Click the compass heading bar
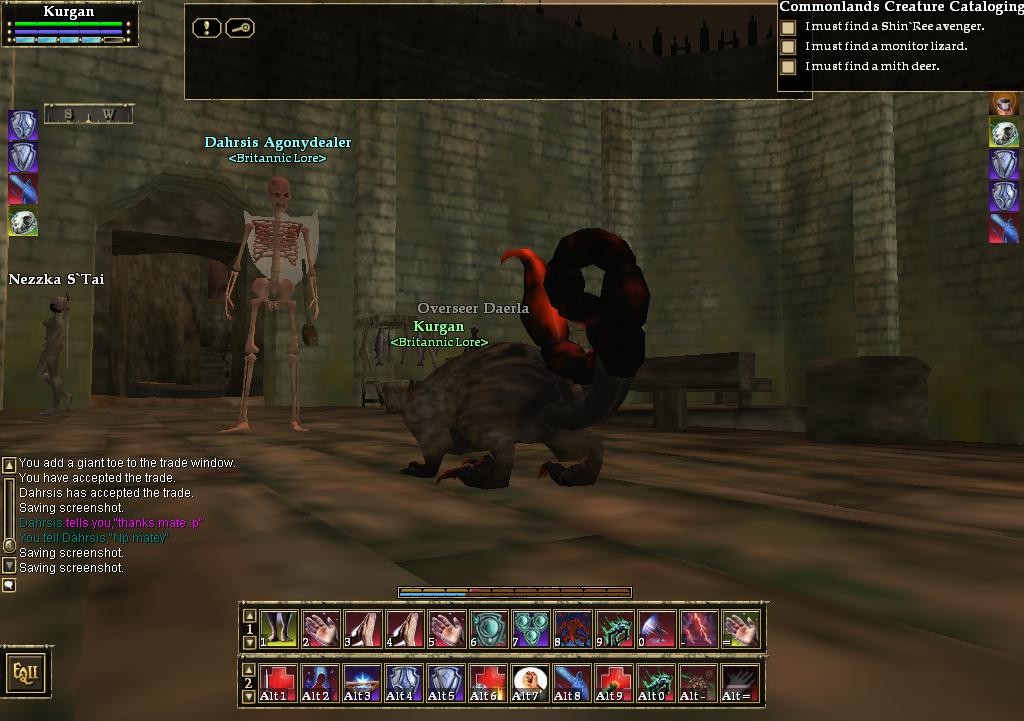 pyautogui.click(x=88, y=115)
